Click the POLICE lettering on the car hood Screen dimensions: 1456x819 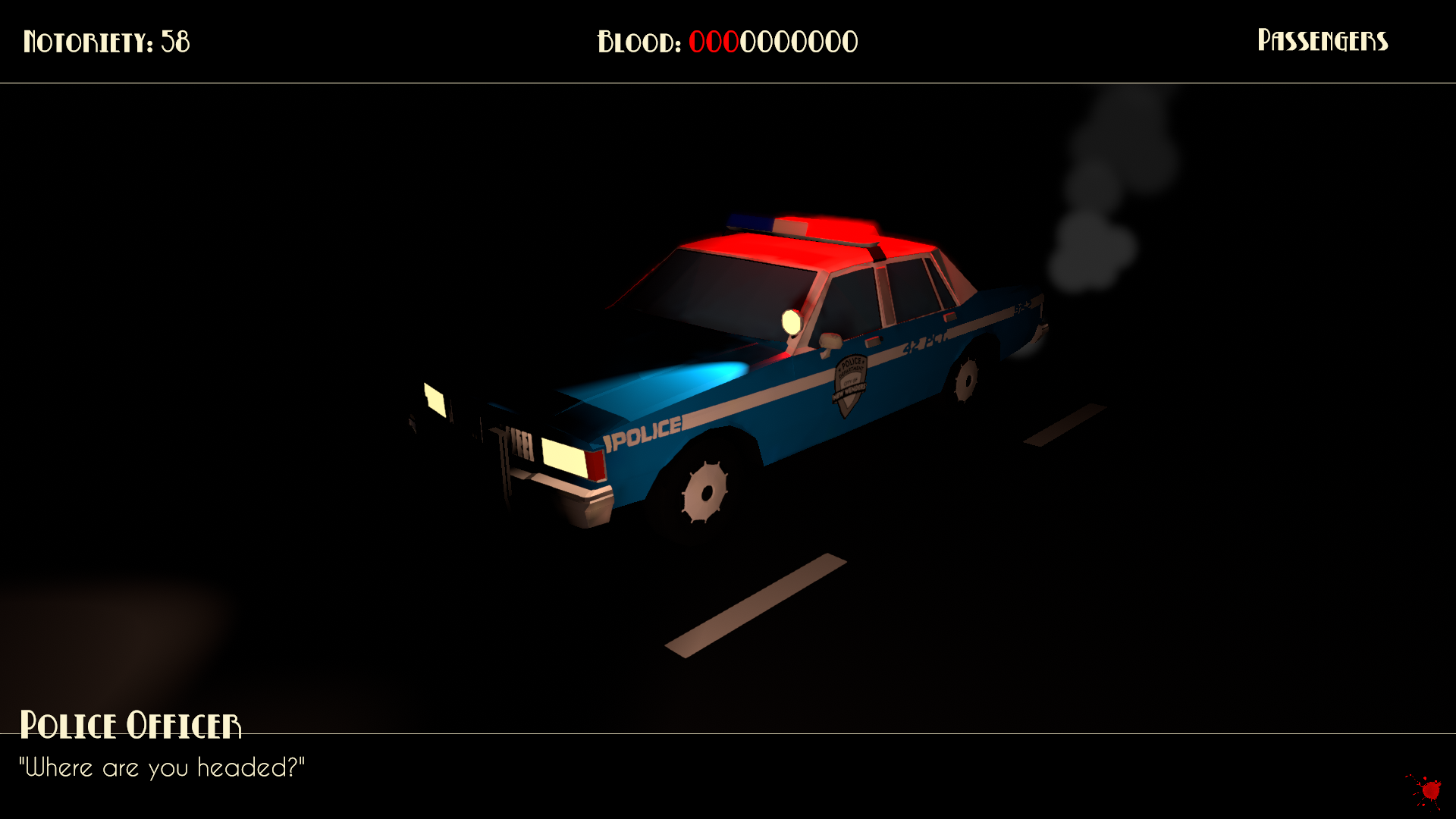click(x=641, y=431)
